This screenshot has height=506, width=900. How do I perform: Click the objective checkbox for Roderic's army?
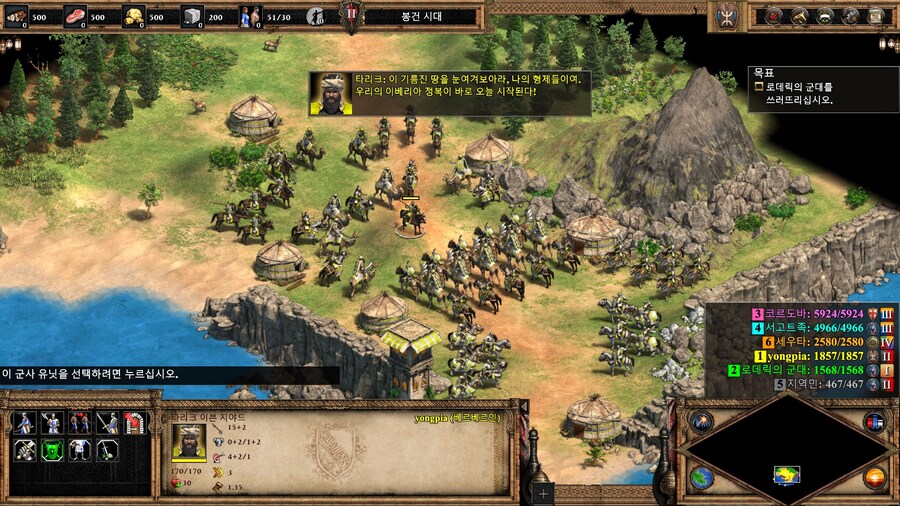pyautogui.click(x=759, y=87)
